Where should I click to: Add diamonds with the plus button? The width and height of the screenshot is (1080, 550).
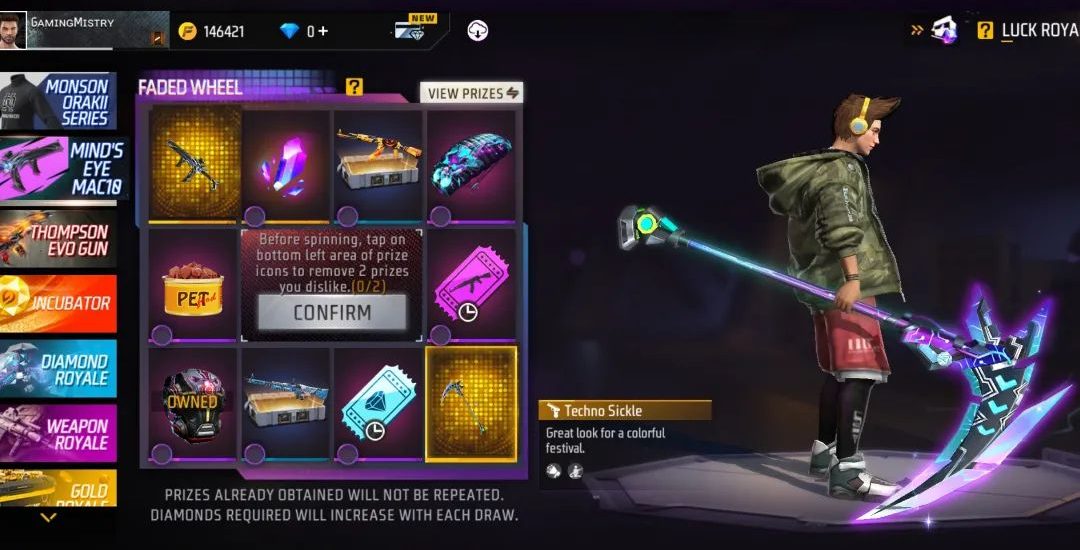322,31
